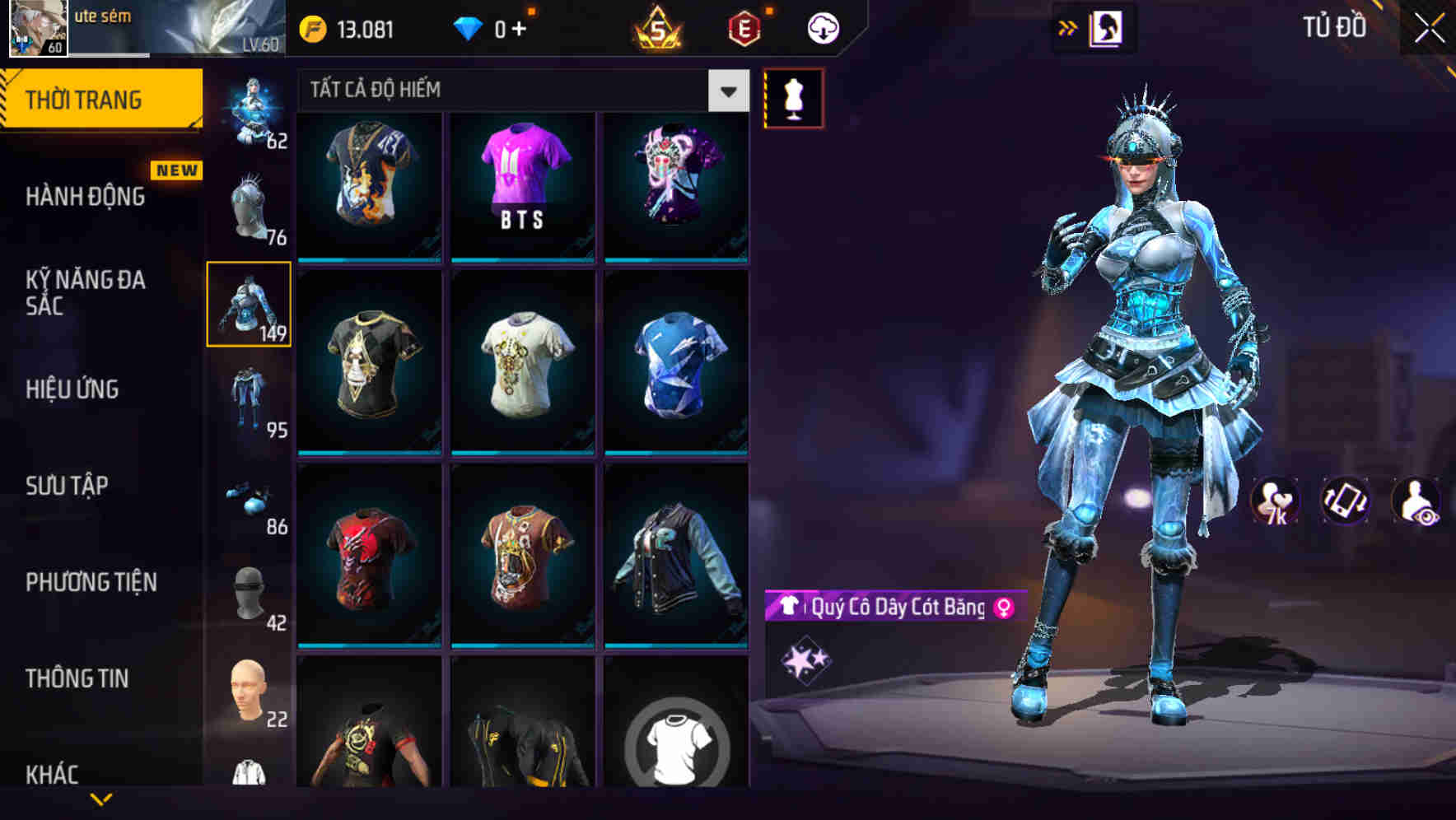Click the rank 5 badge icon
The height and width of the screenshot is (820, 1456).
click(x=659, y=27)
